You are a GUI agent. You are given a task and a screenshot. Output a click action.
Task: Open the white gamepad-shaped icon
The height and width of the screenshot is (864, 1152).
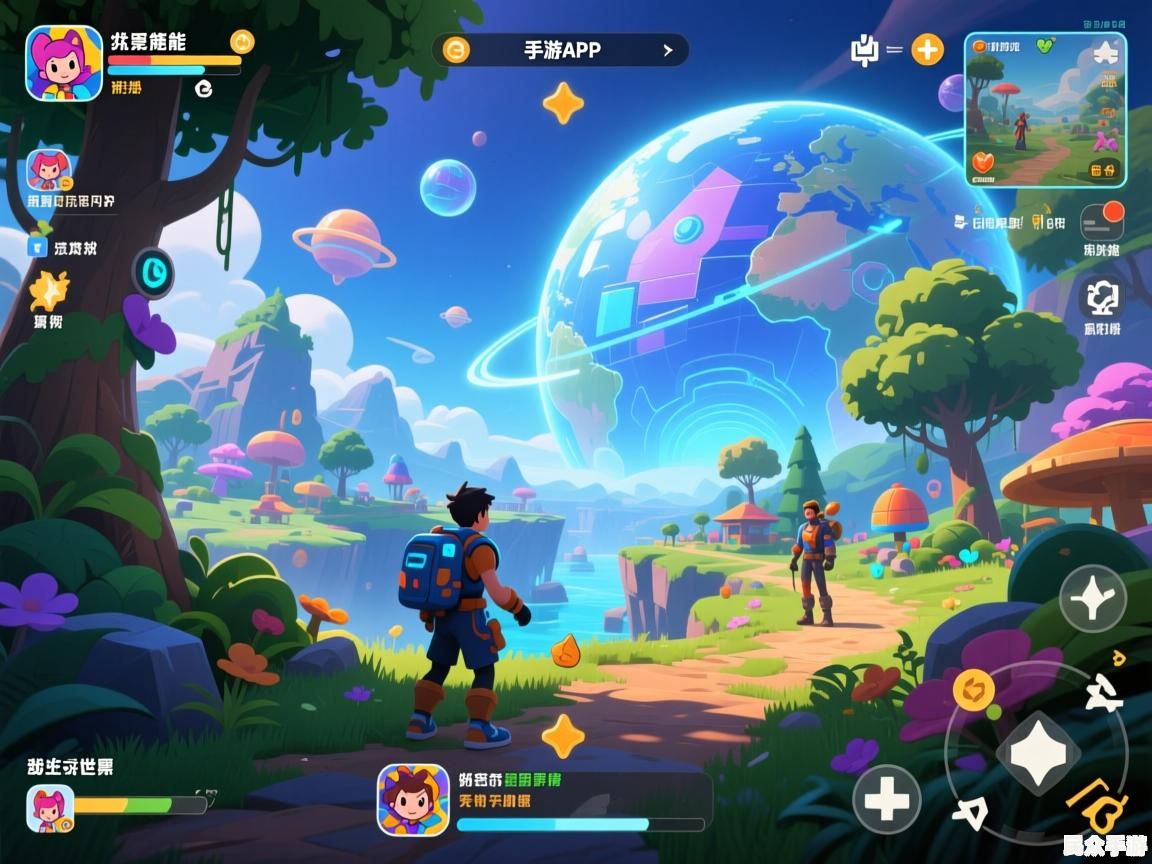[863, 50]
